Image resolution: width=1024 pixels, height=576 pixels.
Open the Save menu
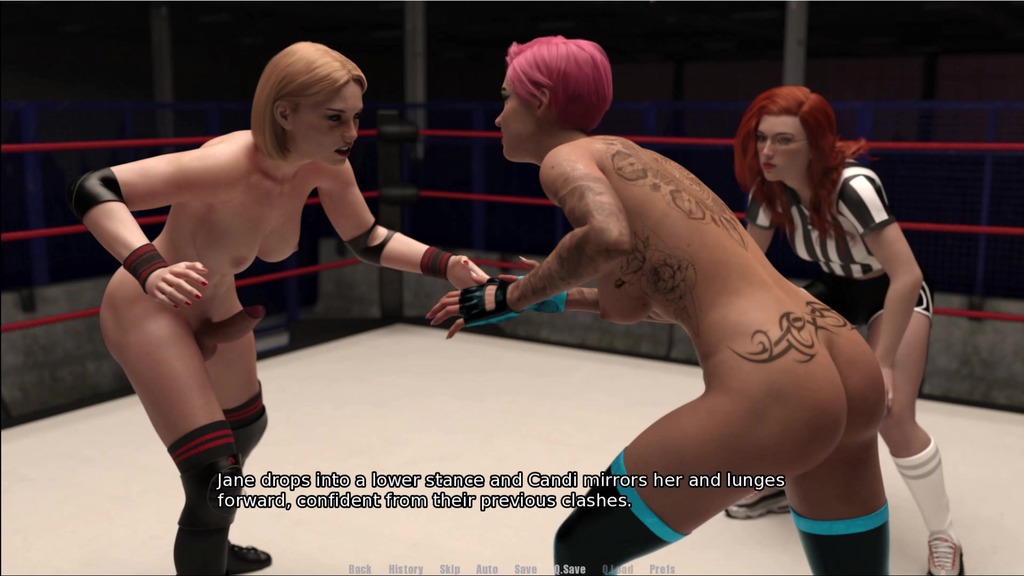pyautogui.click(x=526, y=569)
